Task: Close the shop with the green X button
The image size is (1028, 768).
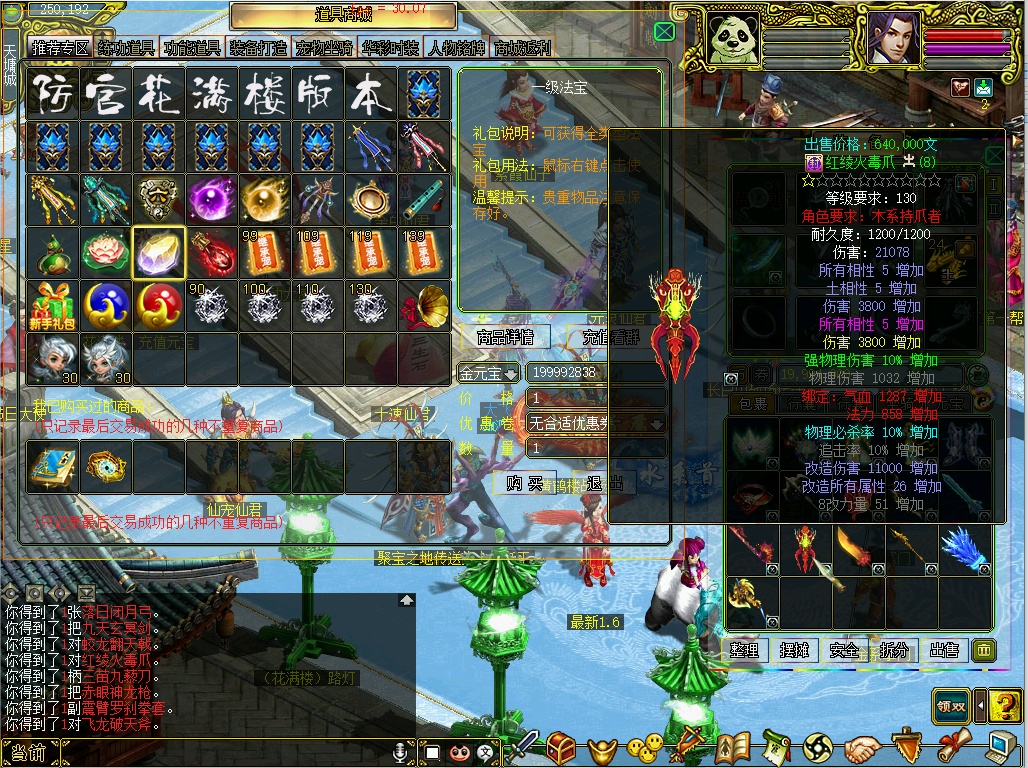Action: [x=664, y=32]
